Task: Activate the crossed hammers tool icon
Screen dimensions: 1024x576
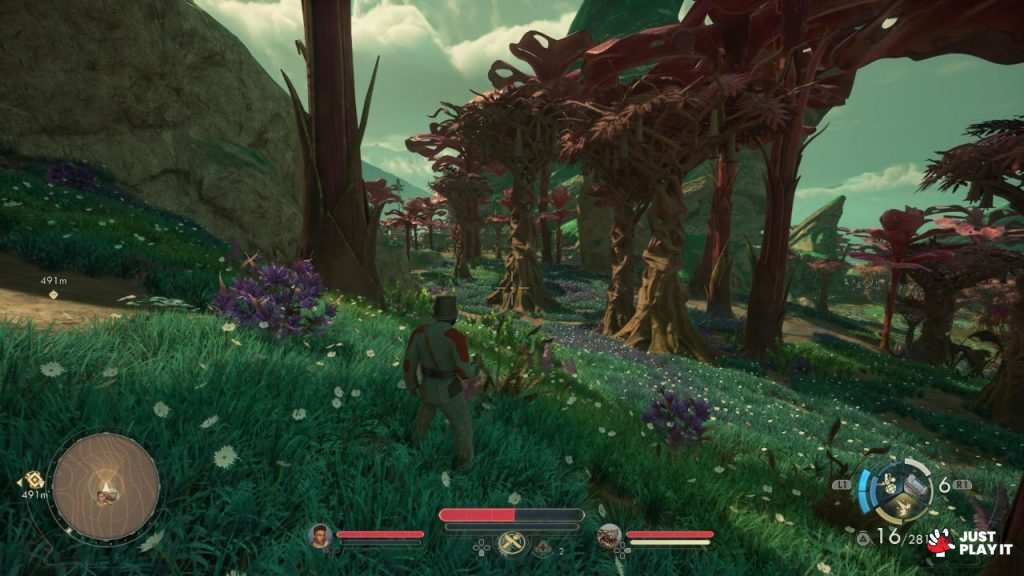Action: tap(512, 543)
